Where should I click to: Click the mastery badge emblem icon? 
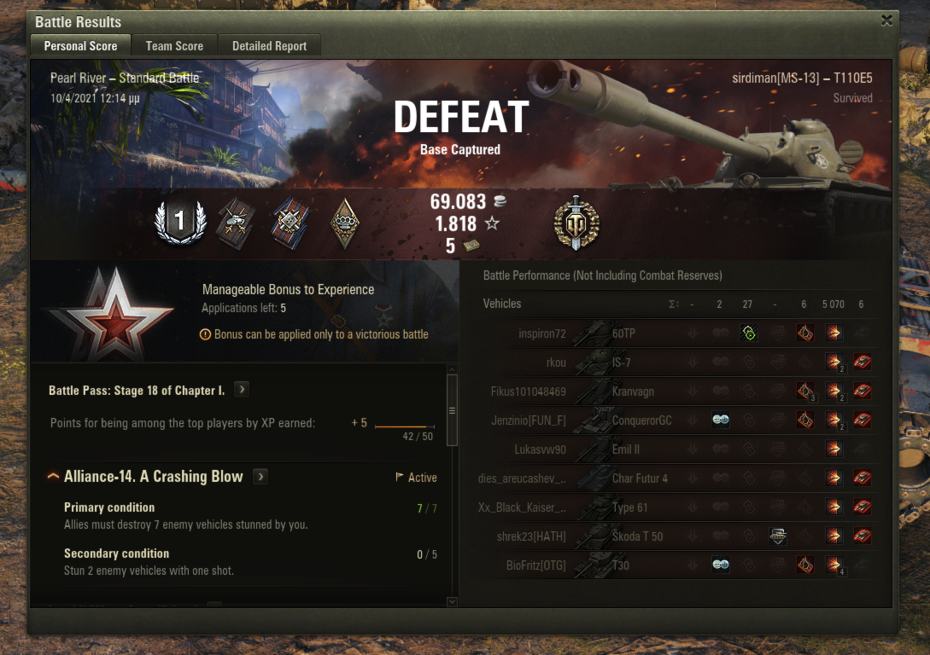click(576, 222)
